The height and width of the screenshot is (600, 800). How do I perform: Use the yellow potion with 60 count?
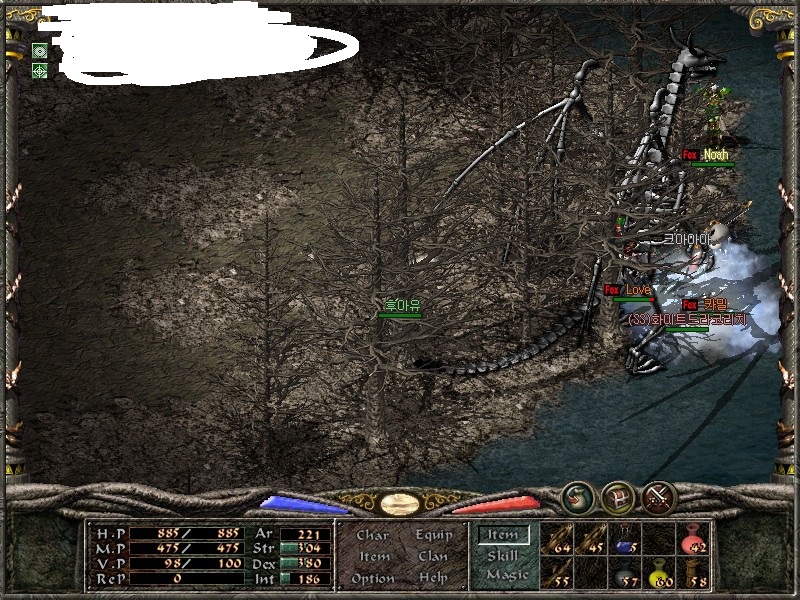660,573
